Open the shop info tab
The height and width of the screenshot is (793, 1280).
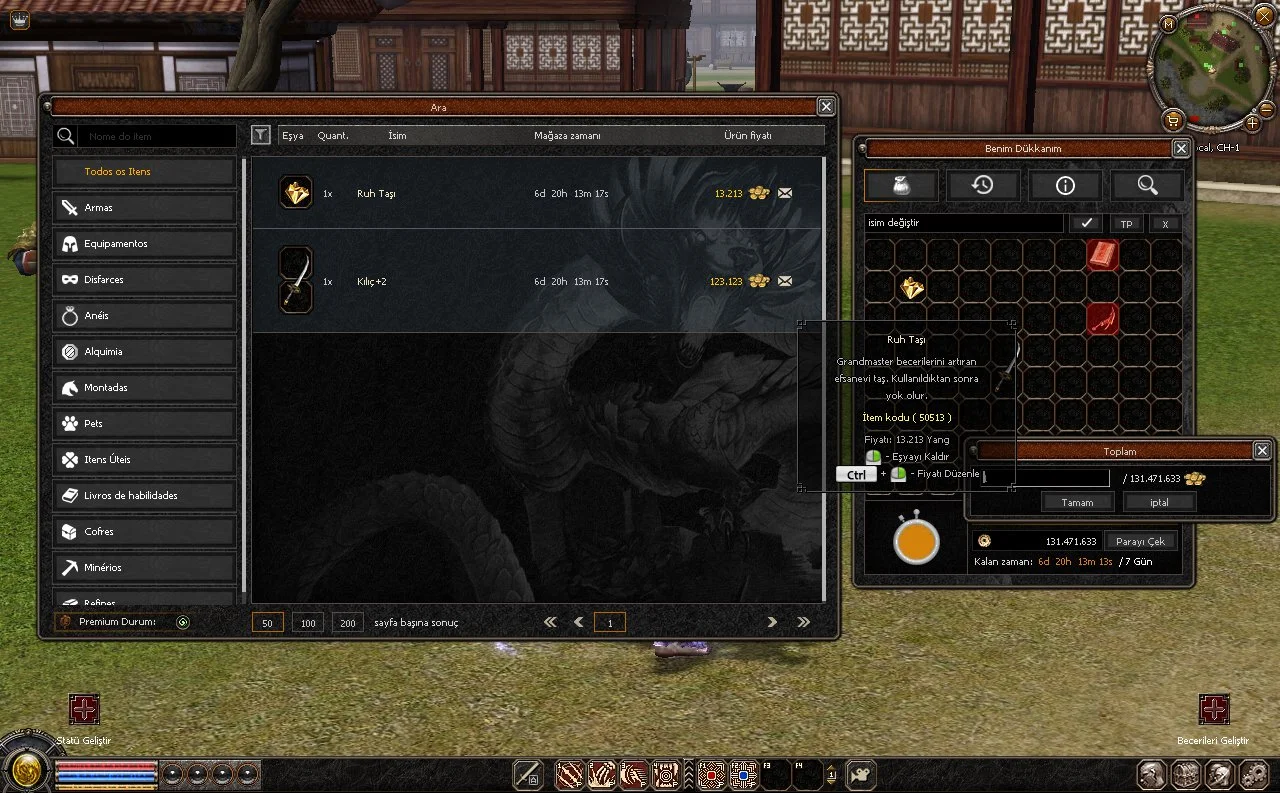tap(1065, 185)
